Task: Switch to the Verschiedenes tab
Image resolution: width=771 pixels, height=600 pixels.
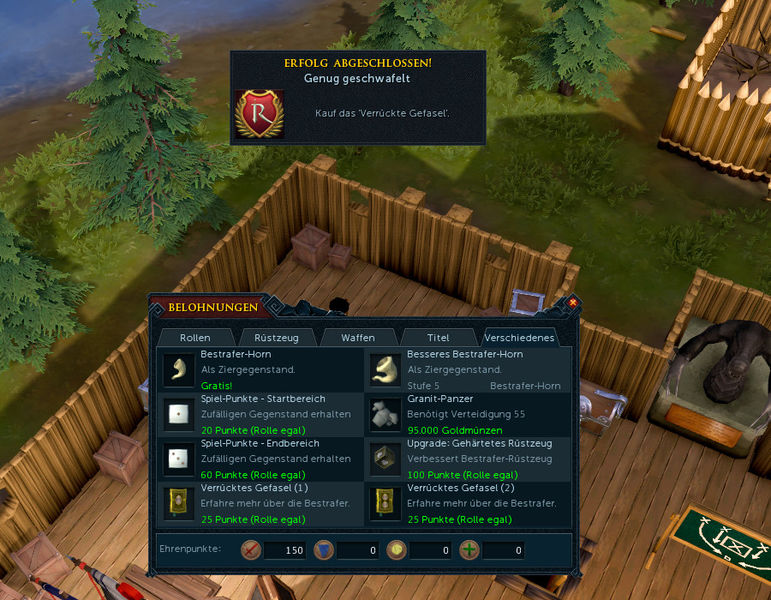Action: tap(519, 338)
